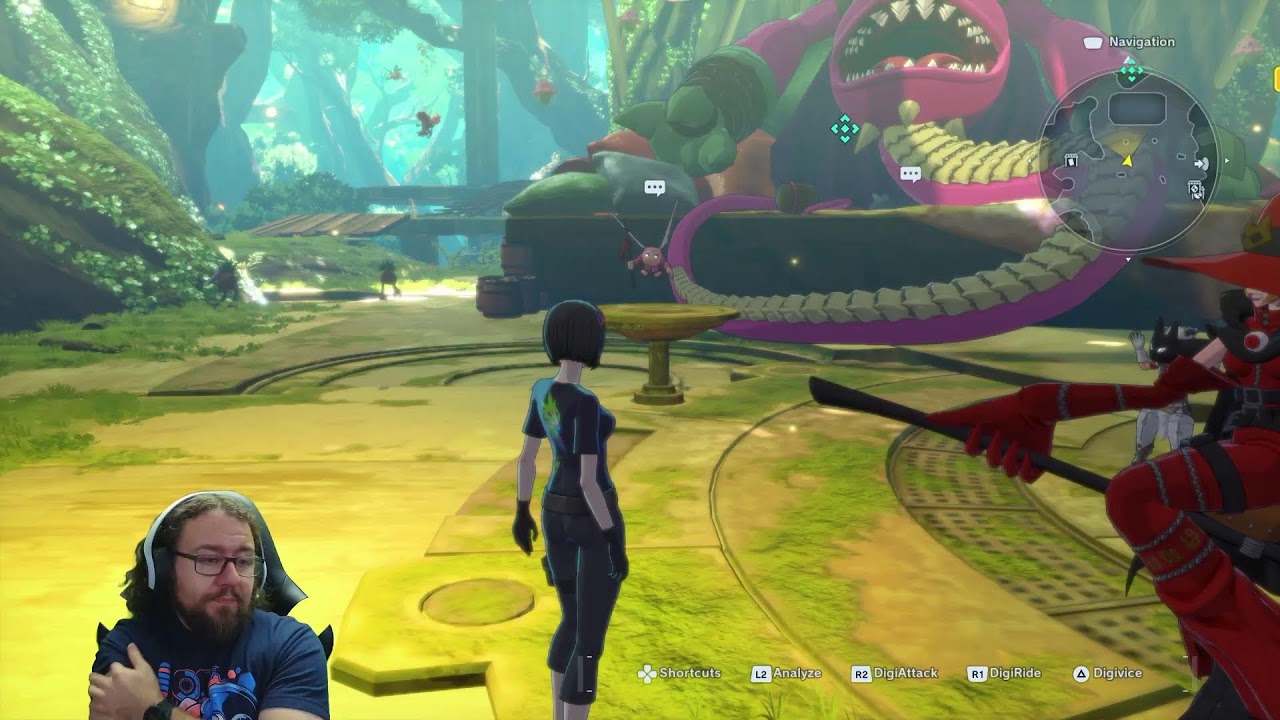Select the yellow player arrow on the minimap
The image size is (1280, 720).
[x=1127, y=160]
